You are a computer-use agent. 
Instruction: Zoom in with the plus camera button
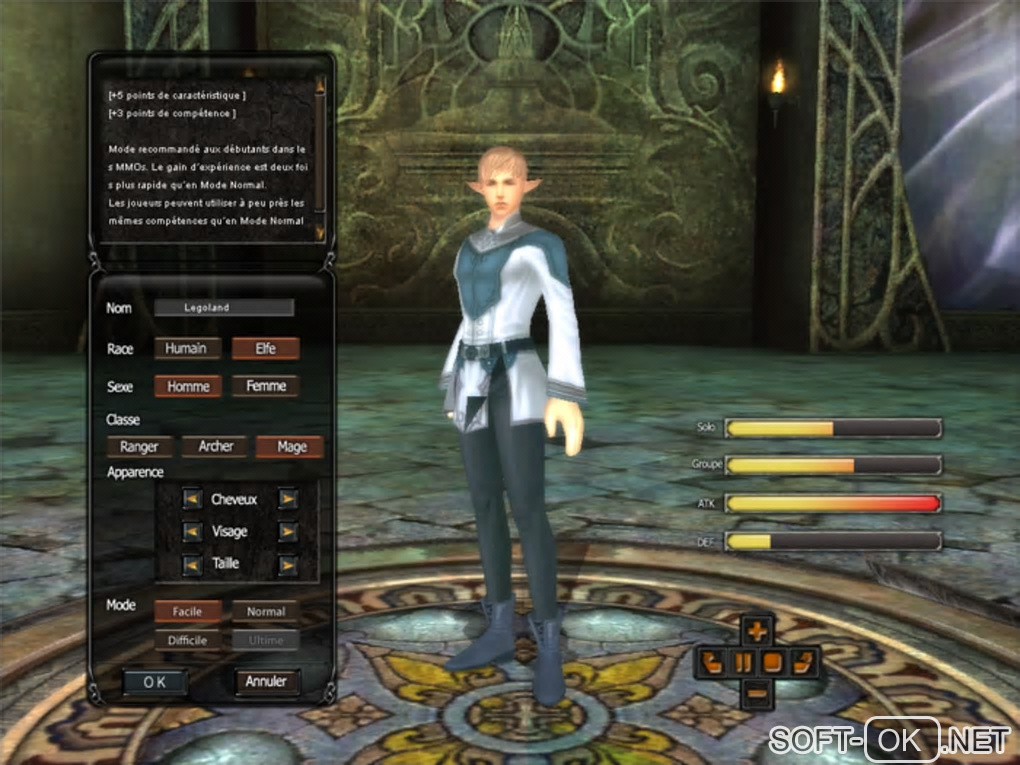[x=759, y=630]
